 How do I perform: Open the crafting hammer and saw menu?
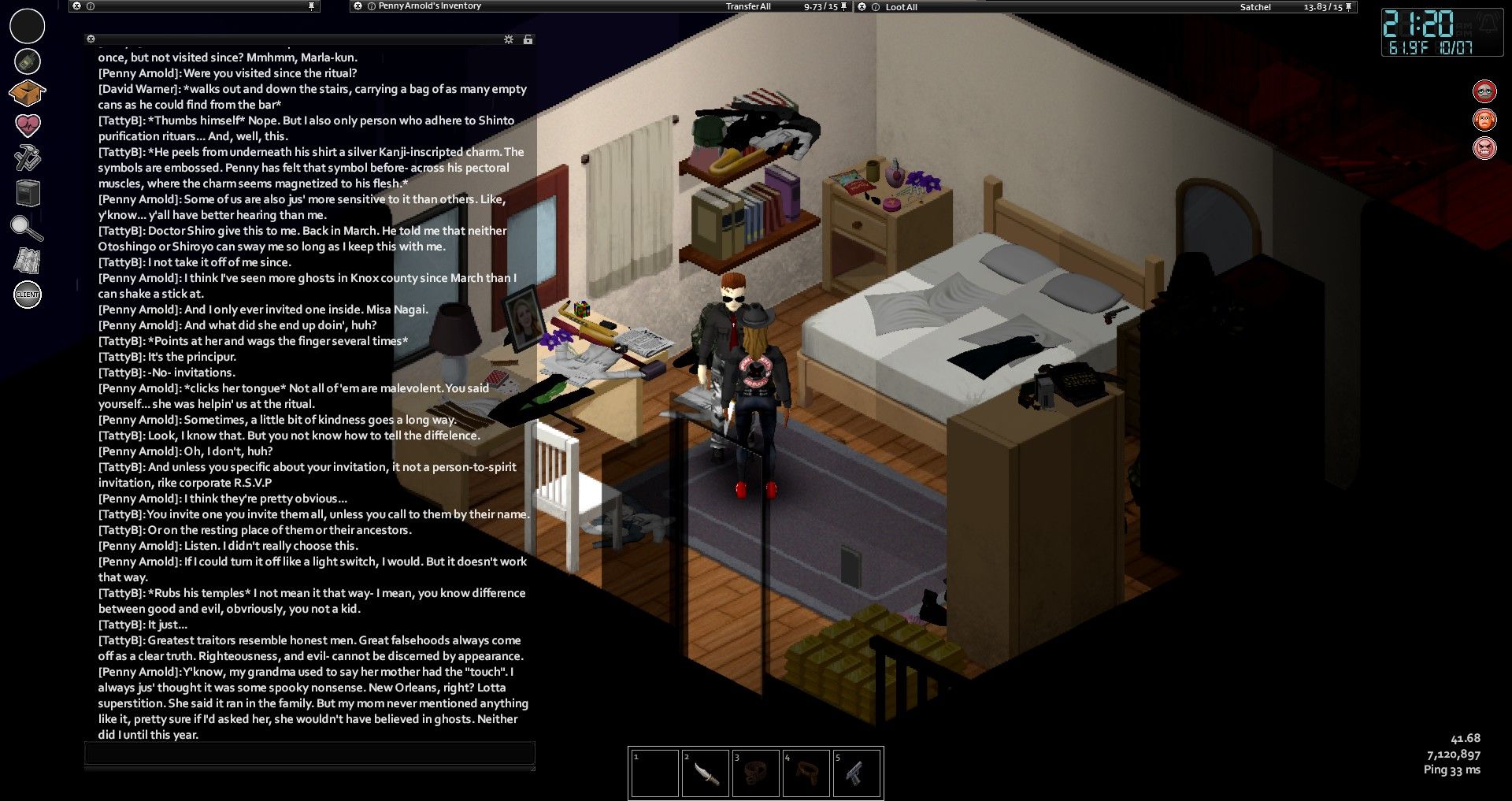pos(28,158)
